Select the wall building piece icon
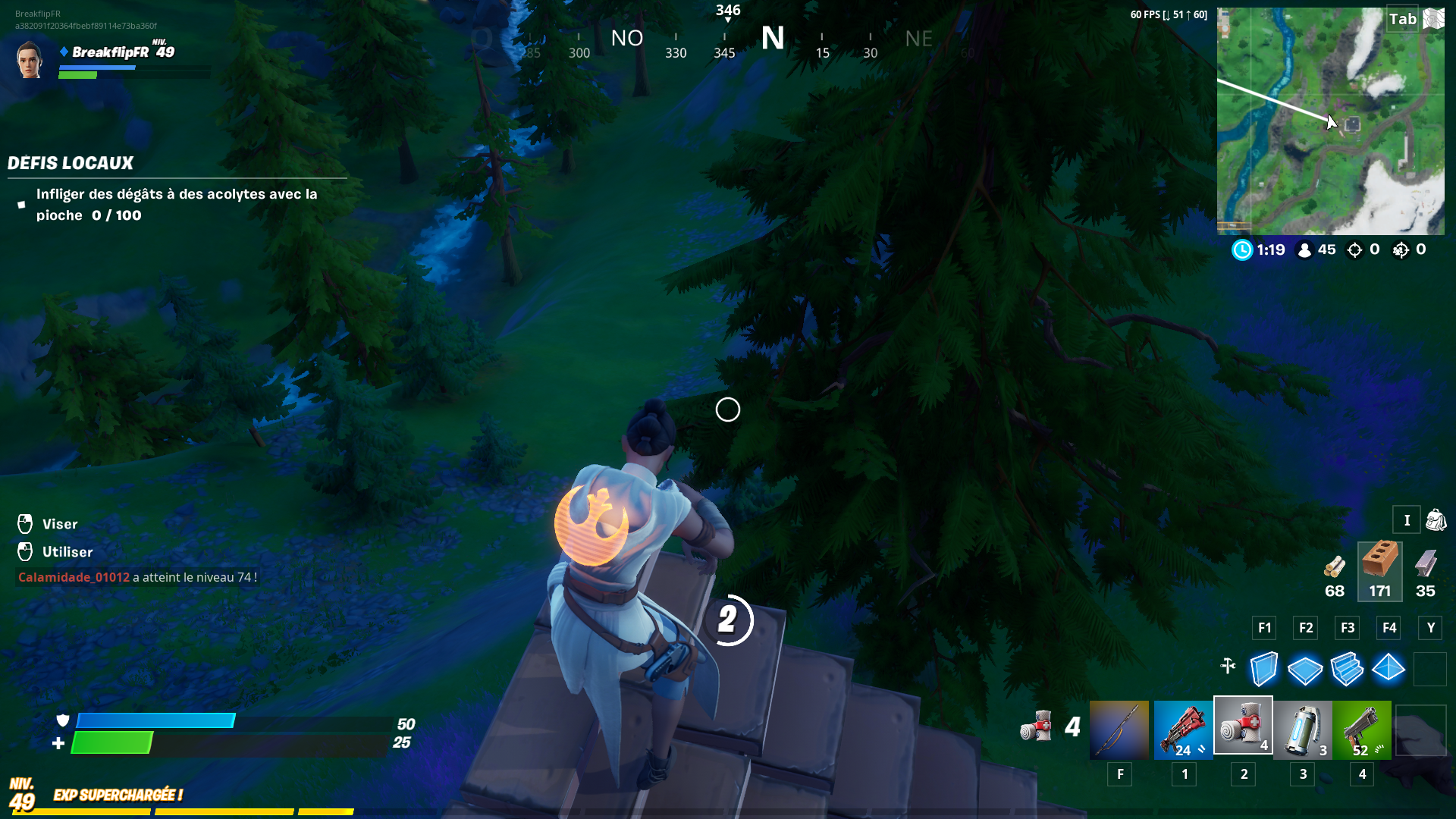This screenshot has height=819, width=1456. click(x=1263, y=669)
